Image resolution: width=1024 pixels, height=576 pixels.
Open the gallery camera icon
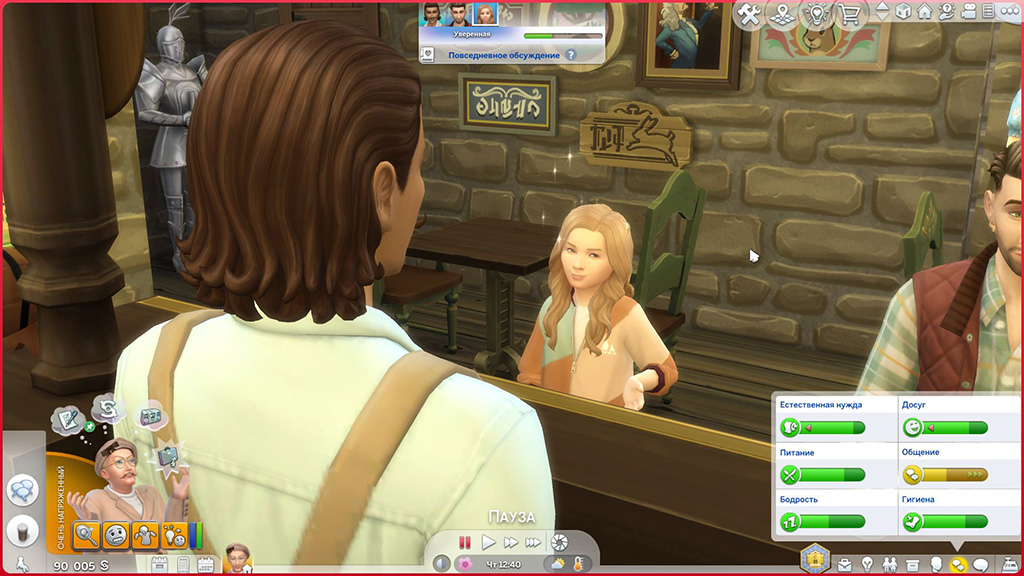(966, 12)
